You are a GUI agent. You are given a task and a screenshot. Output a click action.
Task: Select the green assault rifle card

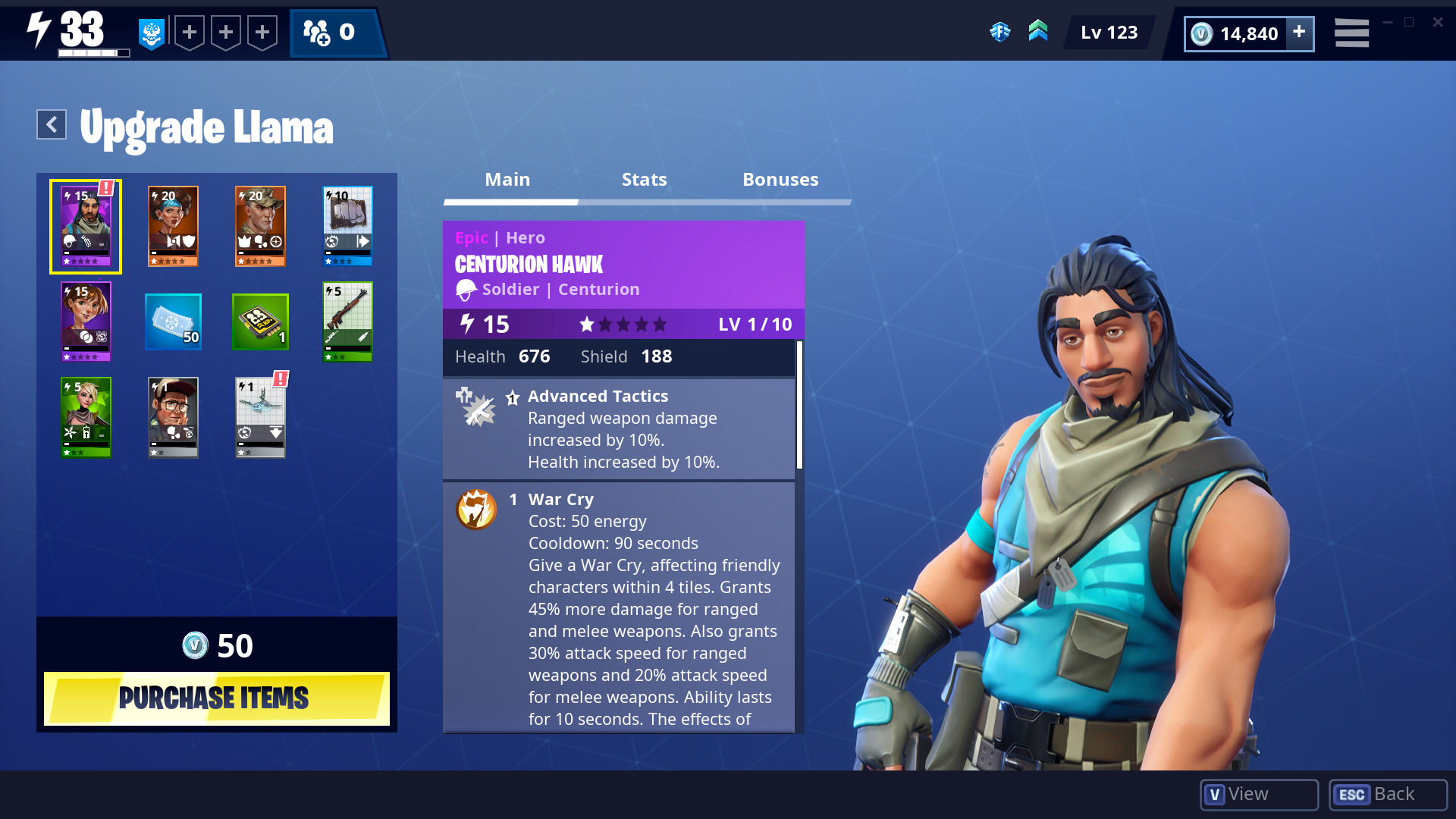coord(347,322)
